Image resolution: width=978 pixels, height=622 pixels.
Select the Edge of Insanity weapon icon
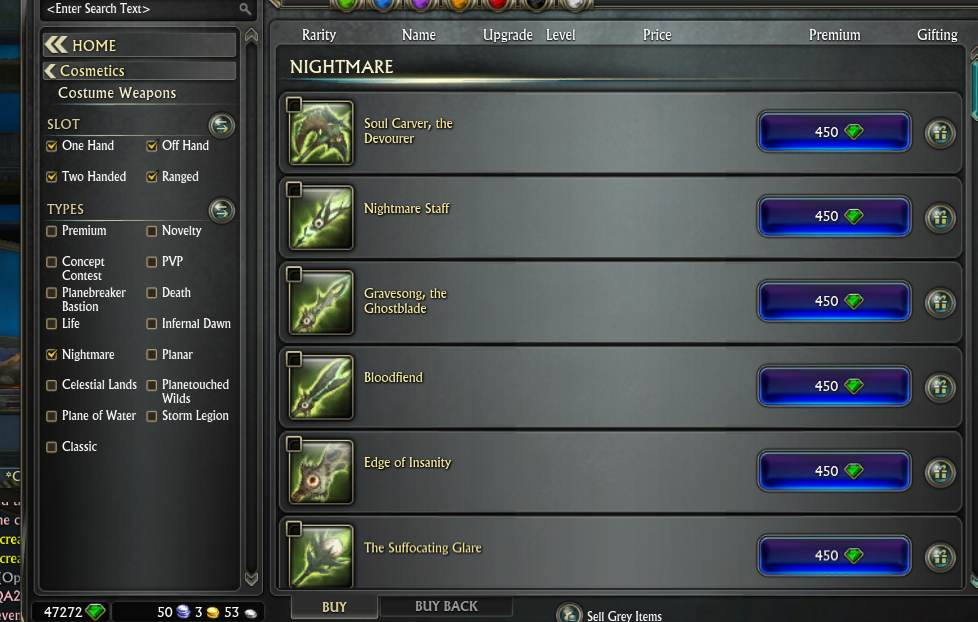pyautogui.click(x=322, y=472)
